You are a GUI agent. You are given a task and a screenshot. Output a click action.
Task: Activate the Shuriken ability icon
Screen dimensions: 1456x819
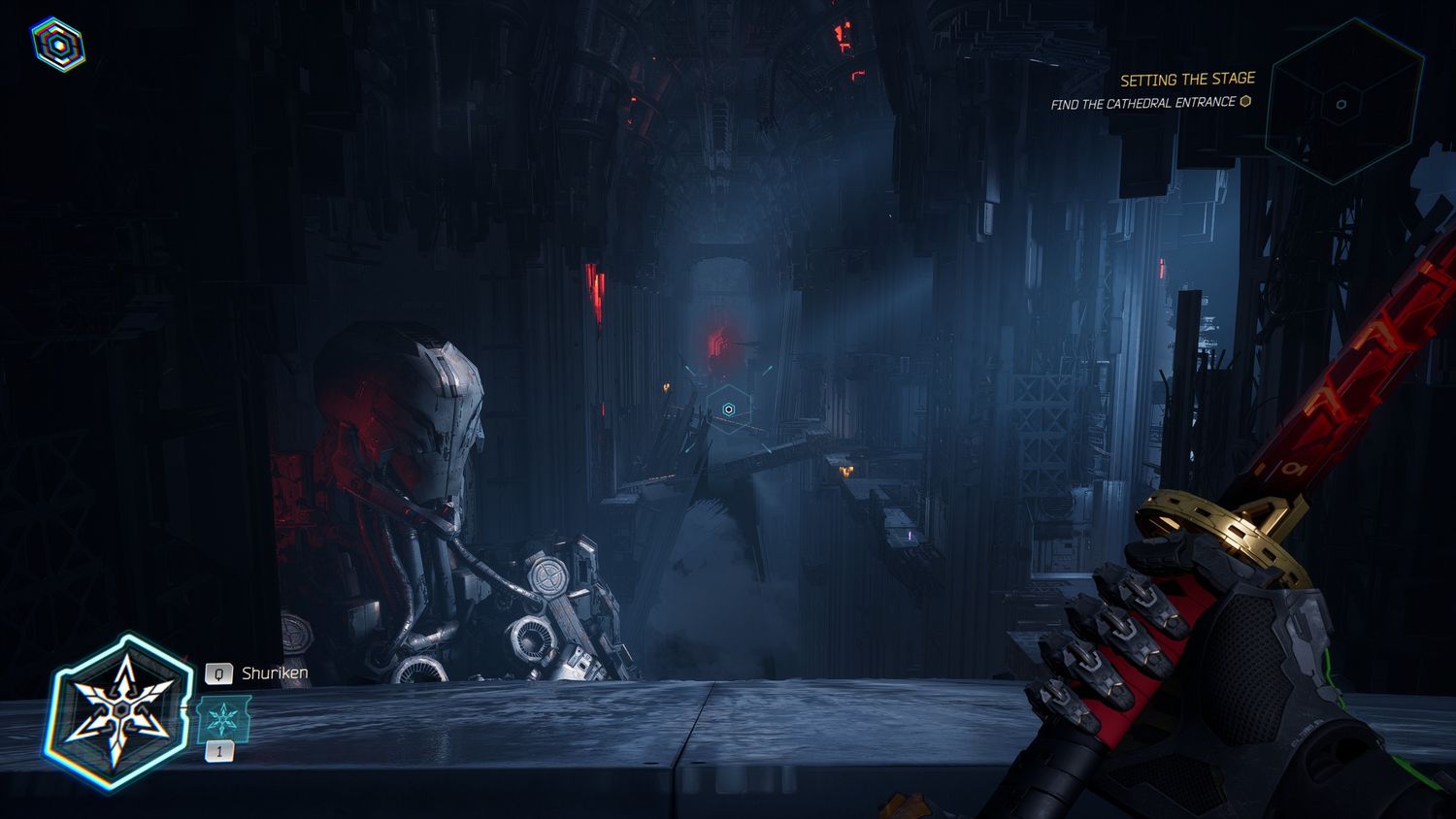(x=118, y=712)
